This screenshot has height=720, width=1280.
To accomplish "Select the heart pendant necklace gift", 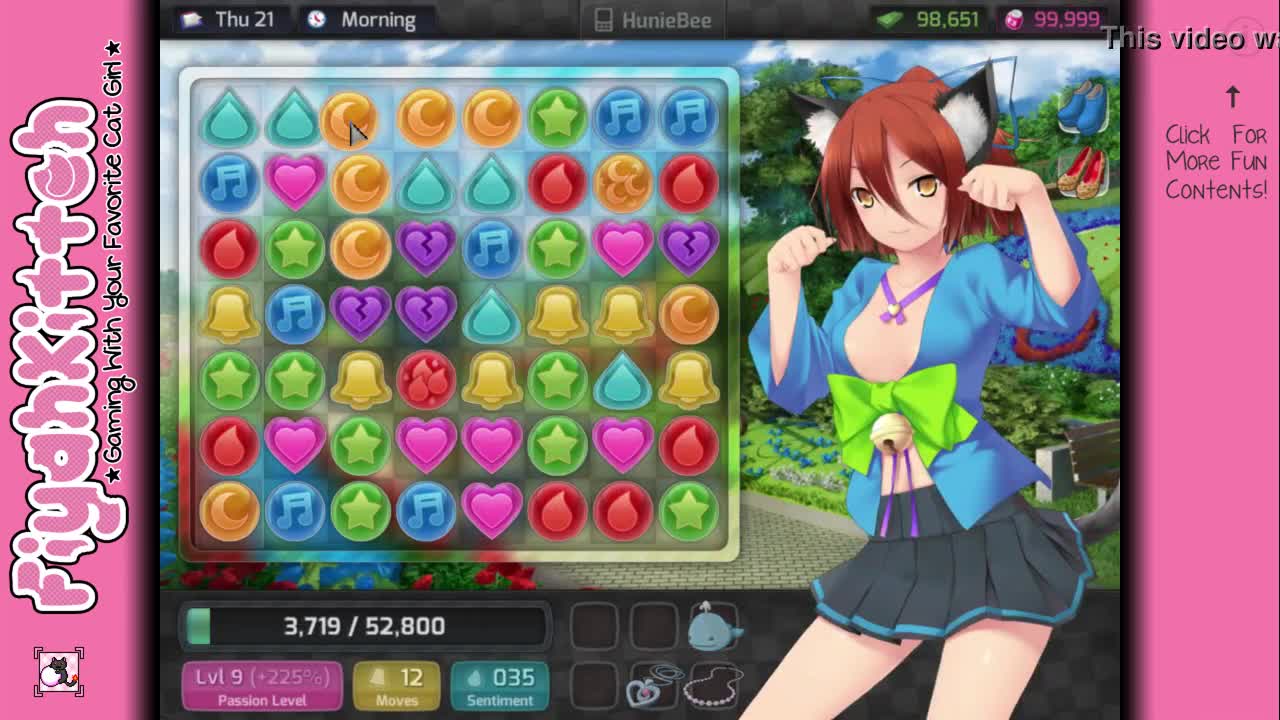I will [x=652, y=686].
